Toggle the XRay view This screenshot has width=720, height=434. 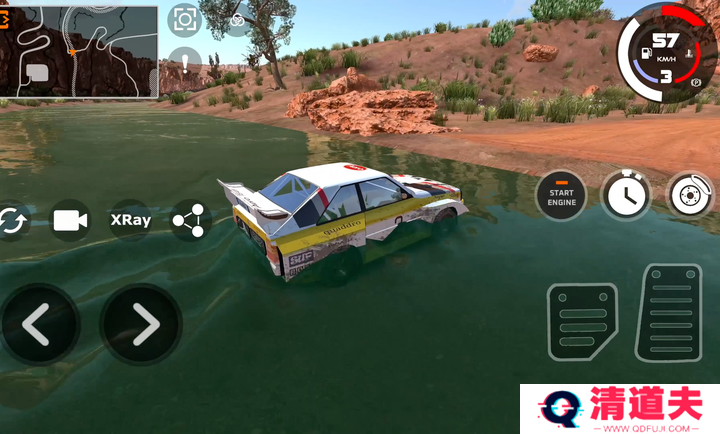point(130,220)
